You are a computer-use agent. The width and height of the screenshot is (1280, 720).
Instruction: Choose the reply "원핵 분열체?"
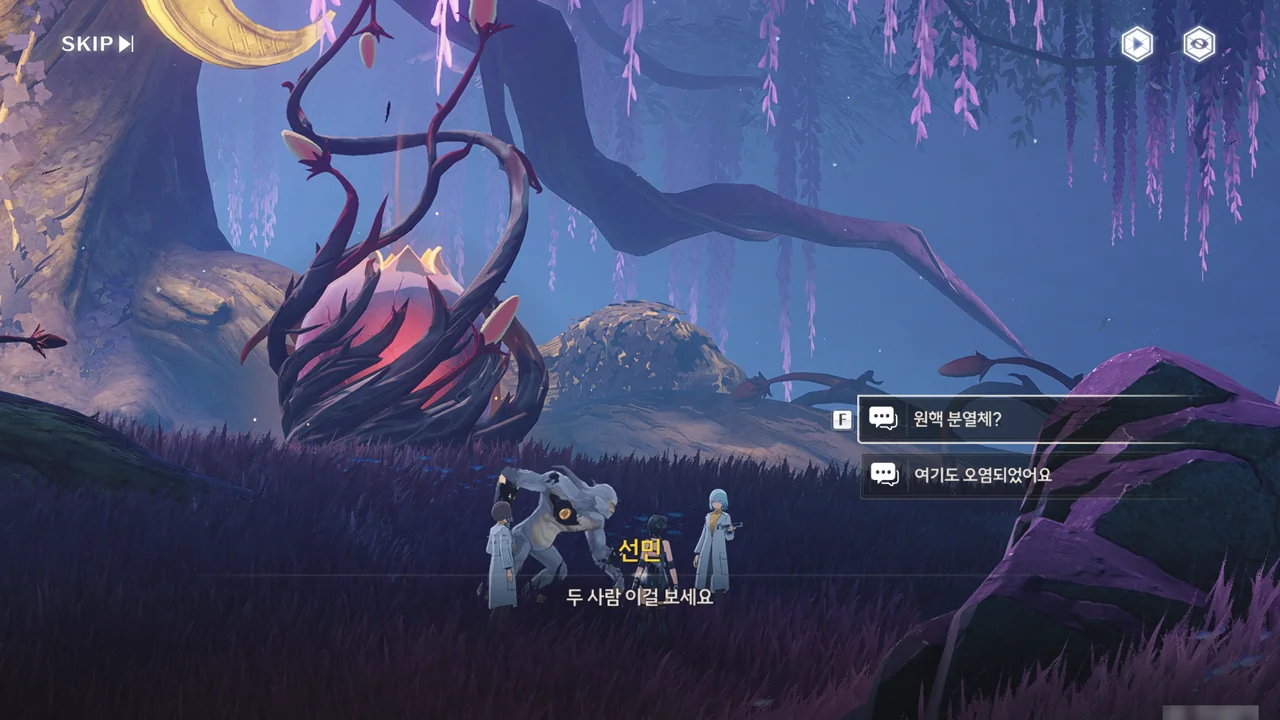point(1020,419)
